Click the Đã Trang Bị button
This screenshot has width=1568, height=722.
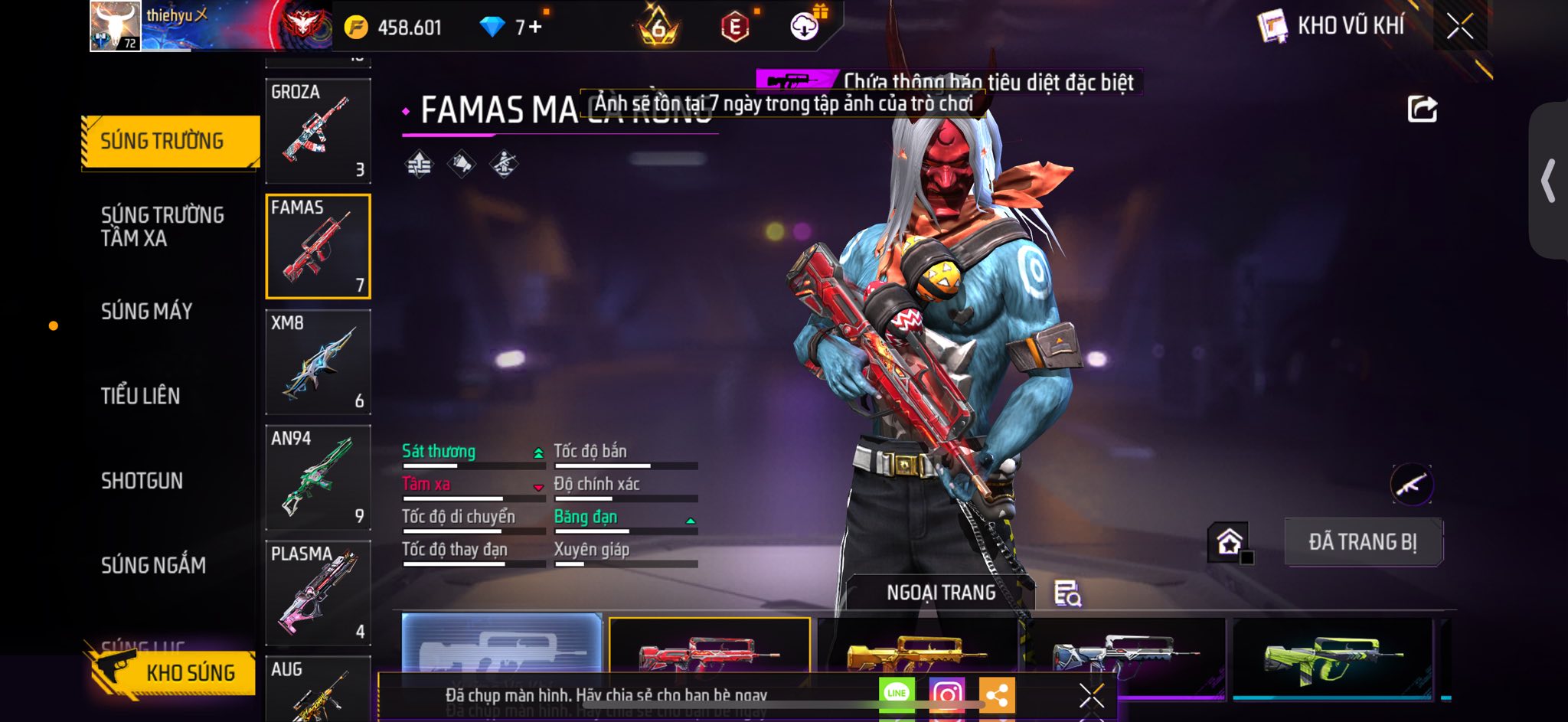[1363, 542]
